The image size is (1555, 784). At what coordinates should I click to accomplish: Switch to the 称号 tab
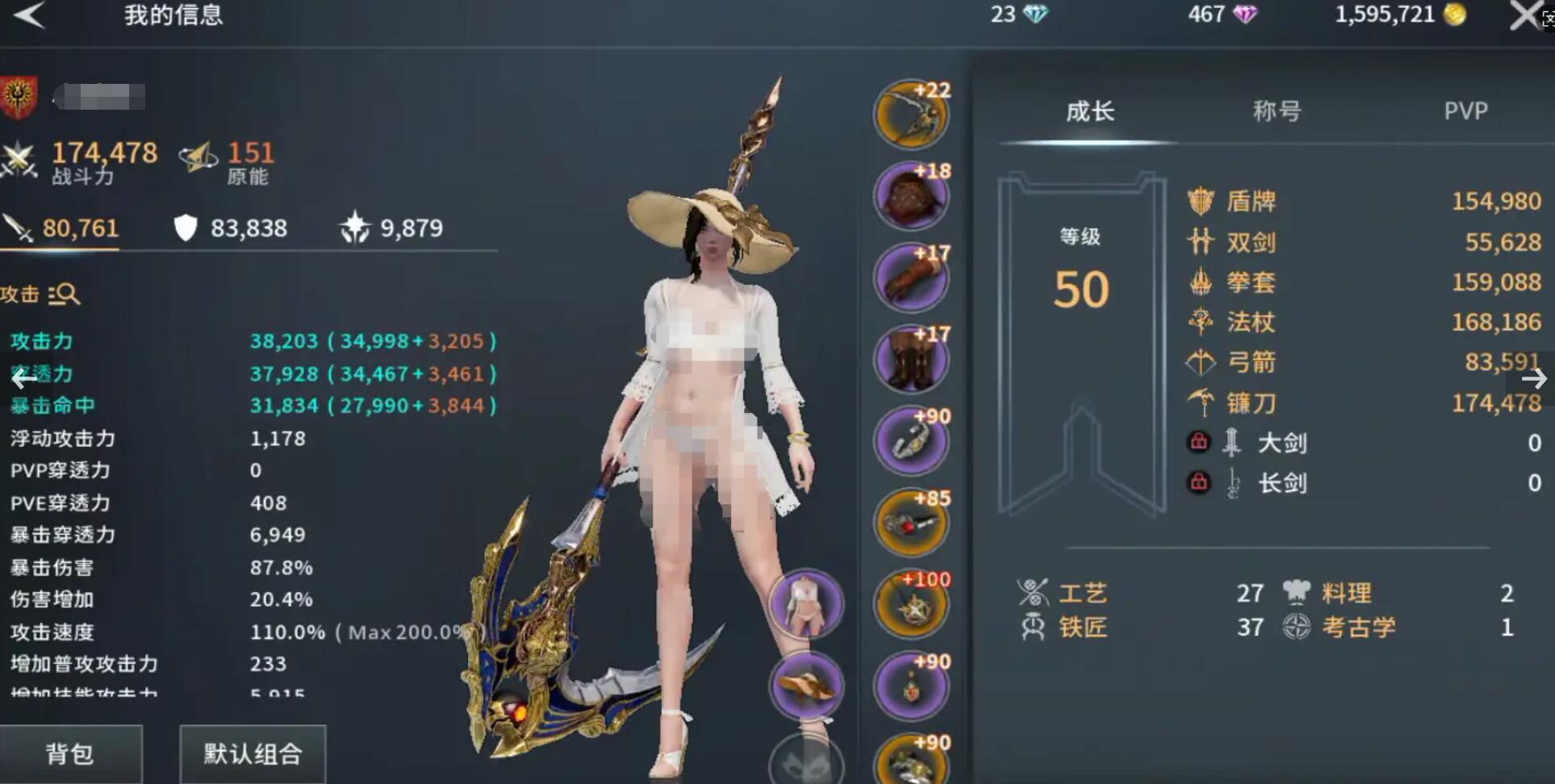(x=1276, y=111)
